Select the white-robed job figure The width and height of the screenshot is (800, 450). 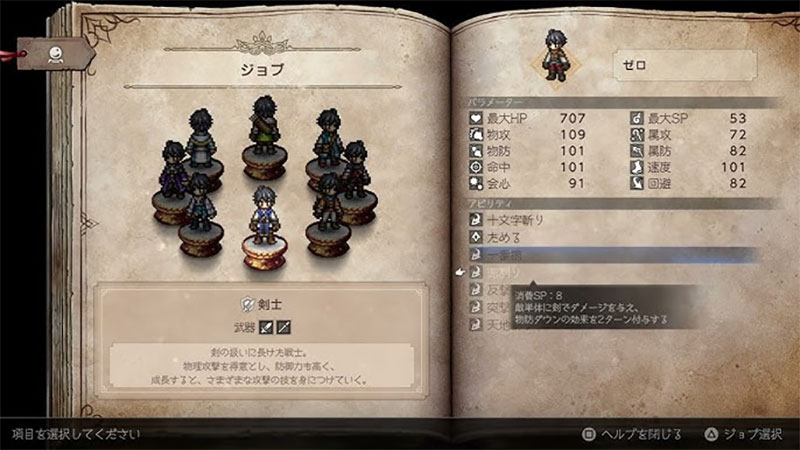204,140
